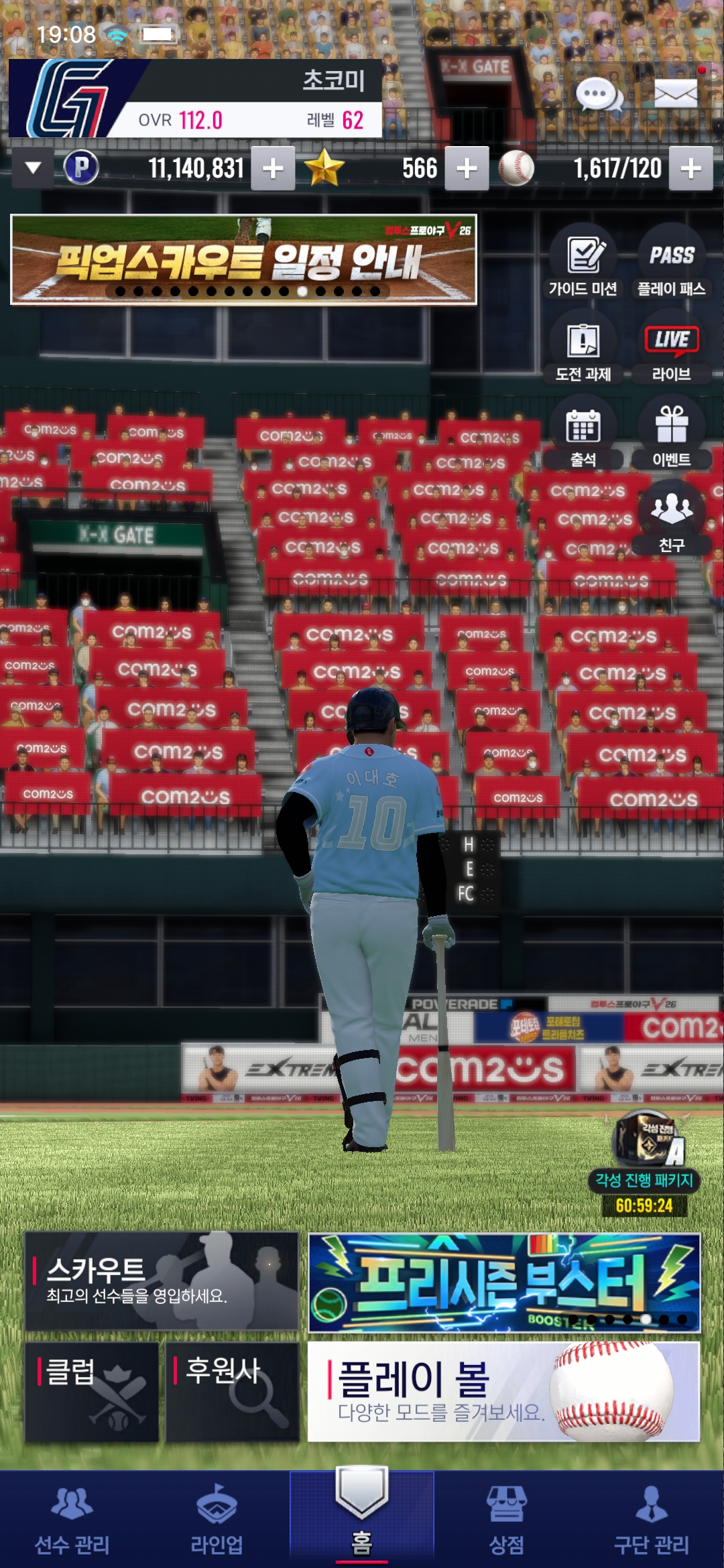Image resolution: width=724 pixels, height=1568 pixels.
Task: Open the 라이브 LIVE icon
Action: (671, 348)
